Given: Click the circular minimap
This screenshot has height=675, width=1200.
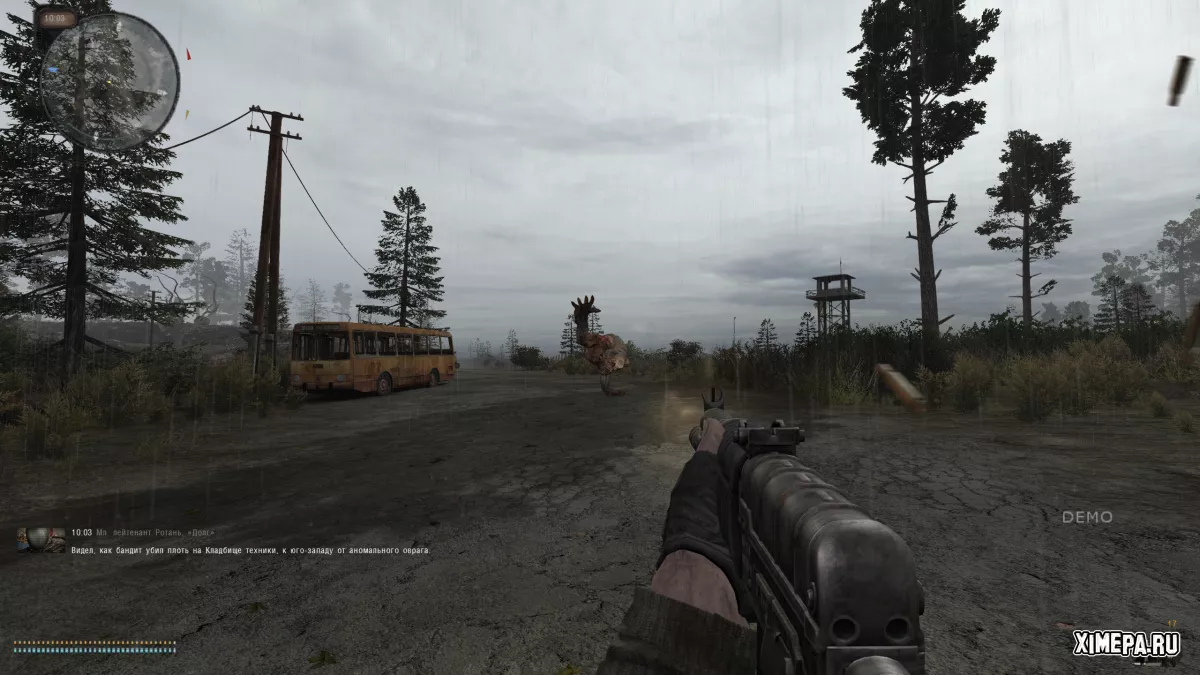Looking at the screenshot, I should 110,81.
